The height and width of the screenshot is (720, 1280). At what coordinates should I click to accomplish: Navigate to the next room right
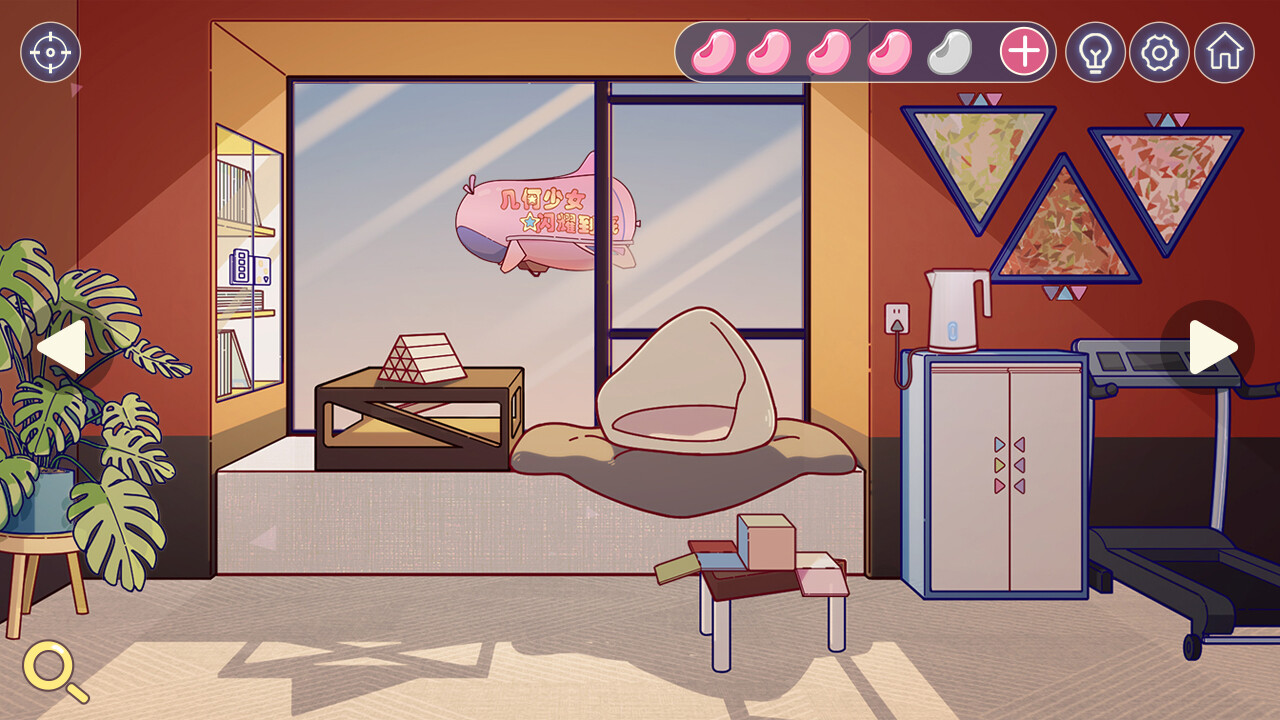tap(1212, 347)
